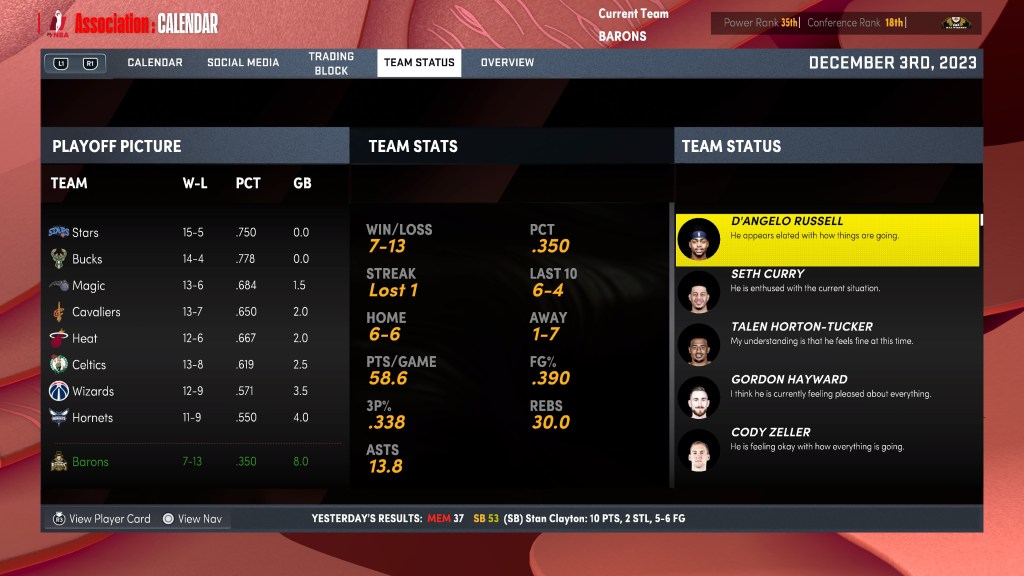The image size is (1024, 576).
Task: Click the Bucks standings row
Action: [x=190, y=259]
